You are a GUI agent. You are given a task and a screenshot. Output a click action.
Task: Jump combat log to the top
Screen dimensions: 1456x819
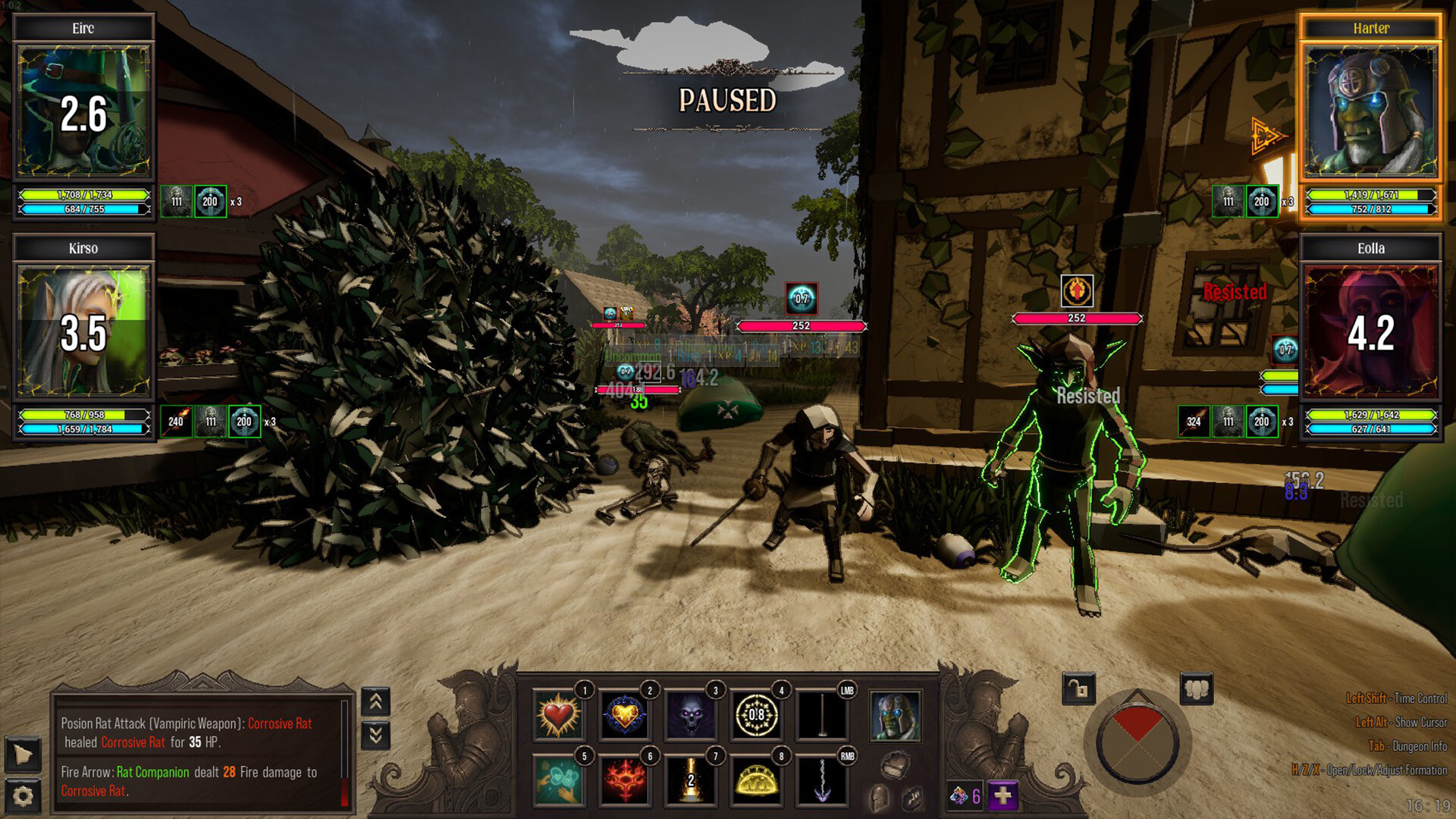tap(376, 702)
